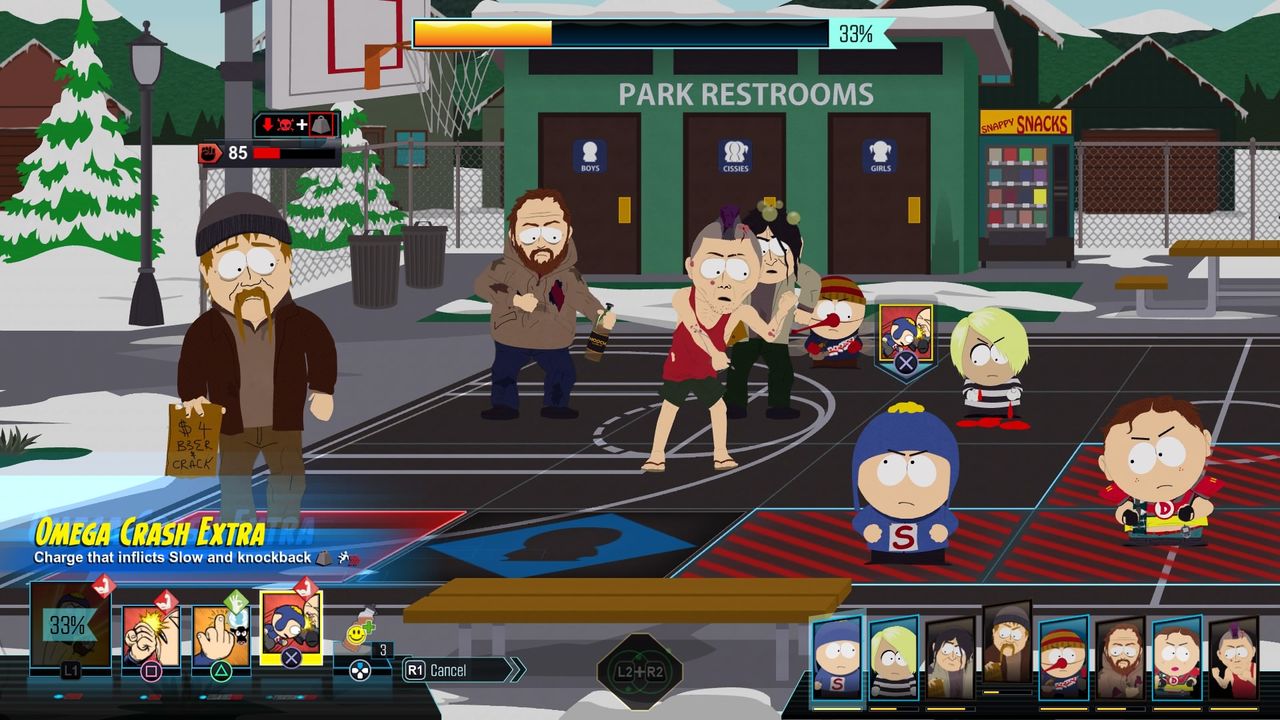This screenshot has height=720, width=1280.
Task: Choose the purple mohawk enemy's turn portrait
Action: click(1233, 662)
